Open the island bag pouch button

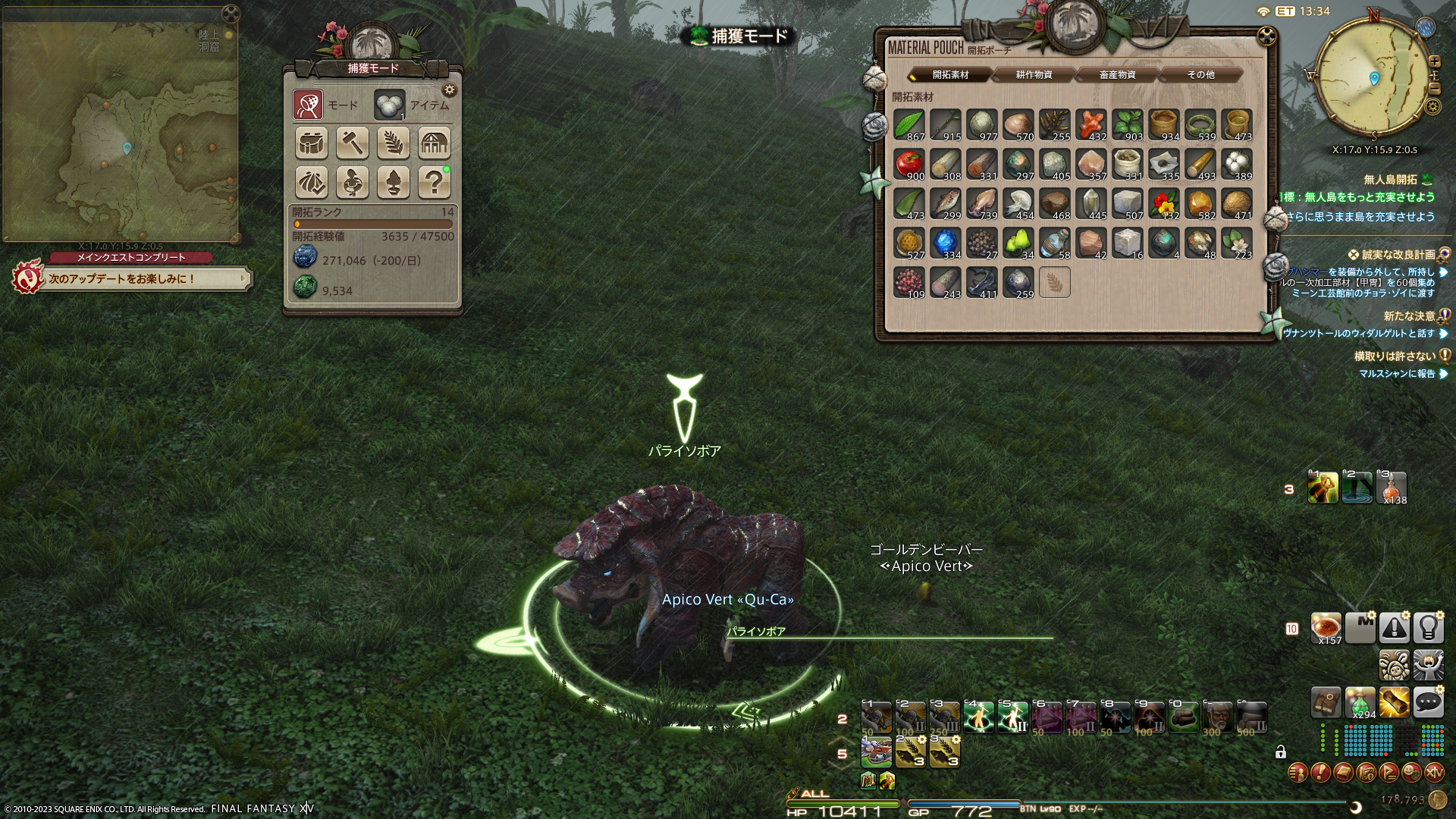click(x=312, y=143)
